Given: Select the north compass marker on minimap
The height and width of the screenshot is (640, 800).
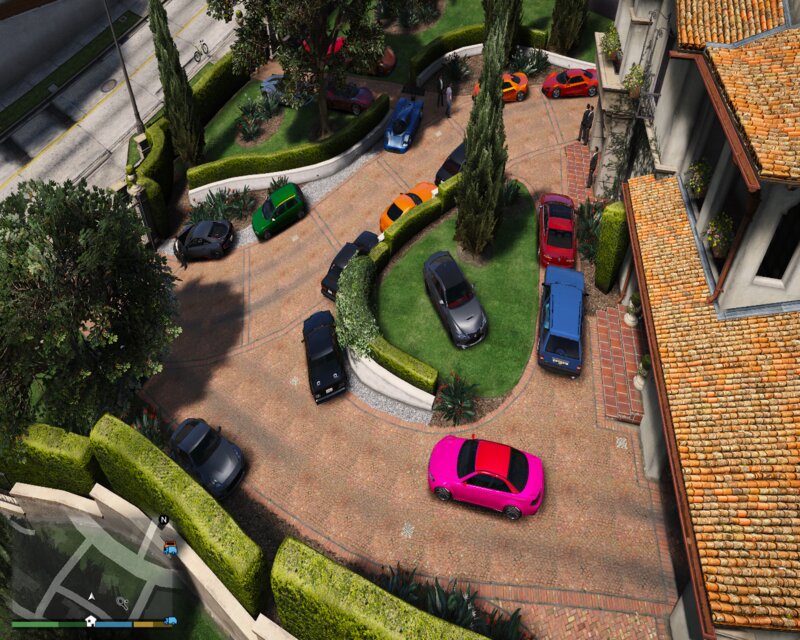Looking at the screenshot, I should point(163,520).
